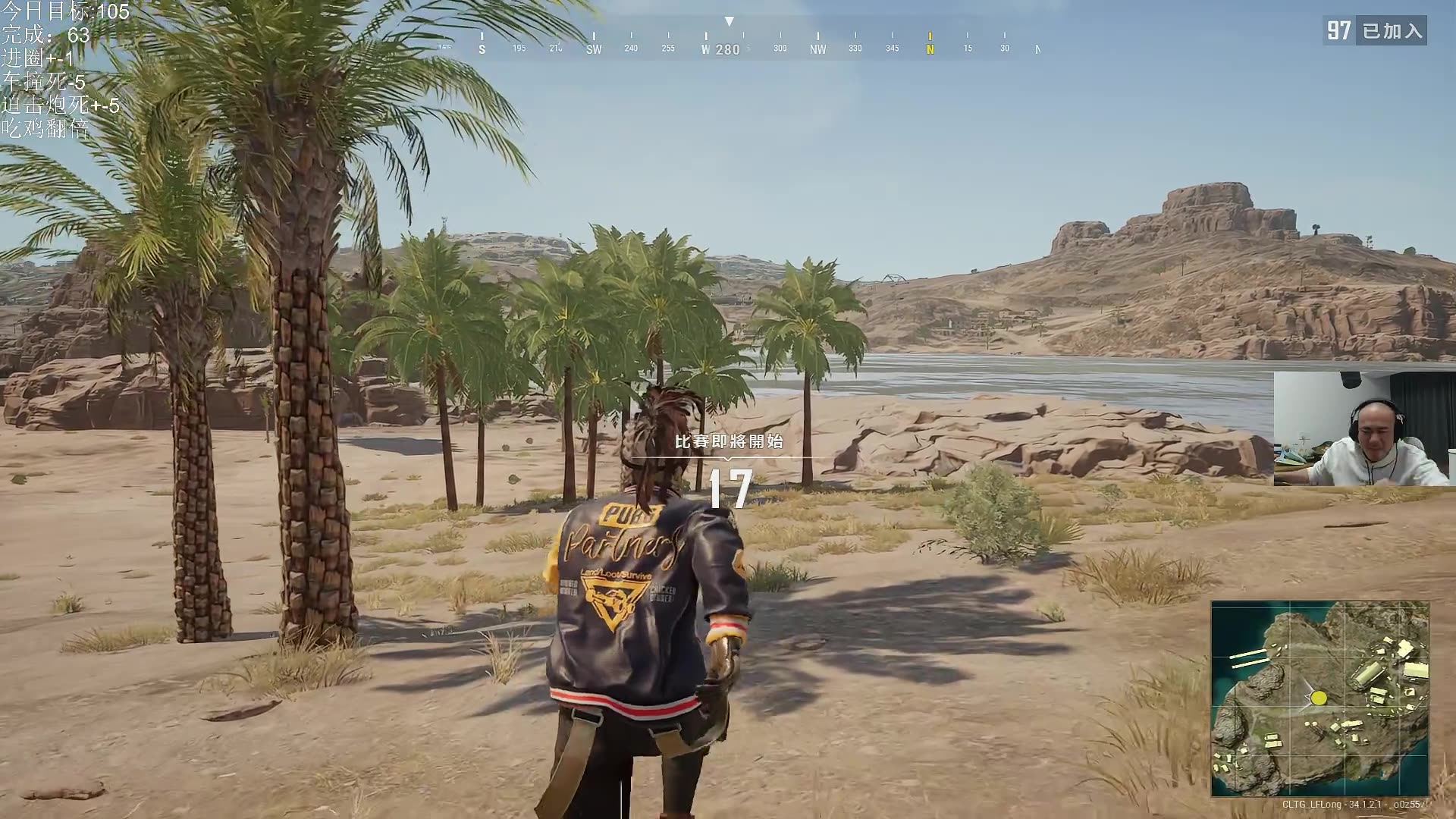Image resolution: width=1456 pixels, height=819 pixels.
Task: Open the minimap in the corner
Action: point(1319,698)
